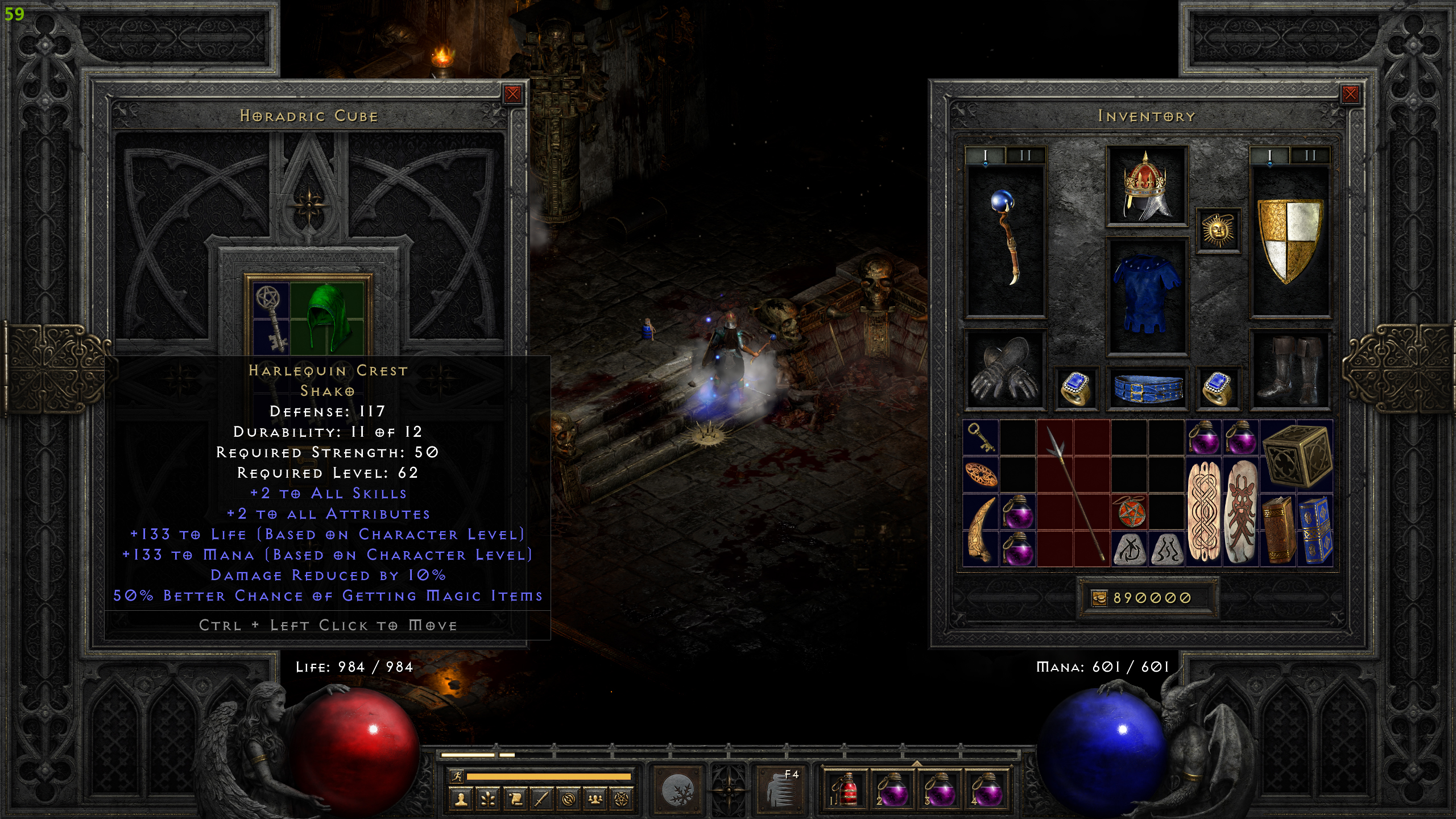Select the Horadric Cube item in inventory
The image size is (1456, 819).
click(x=1297, y=456)
